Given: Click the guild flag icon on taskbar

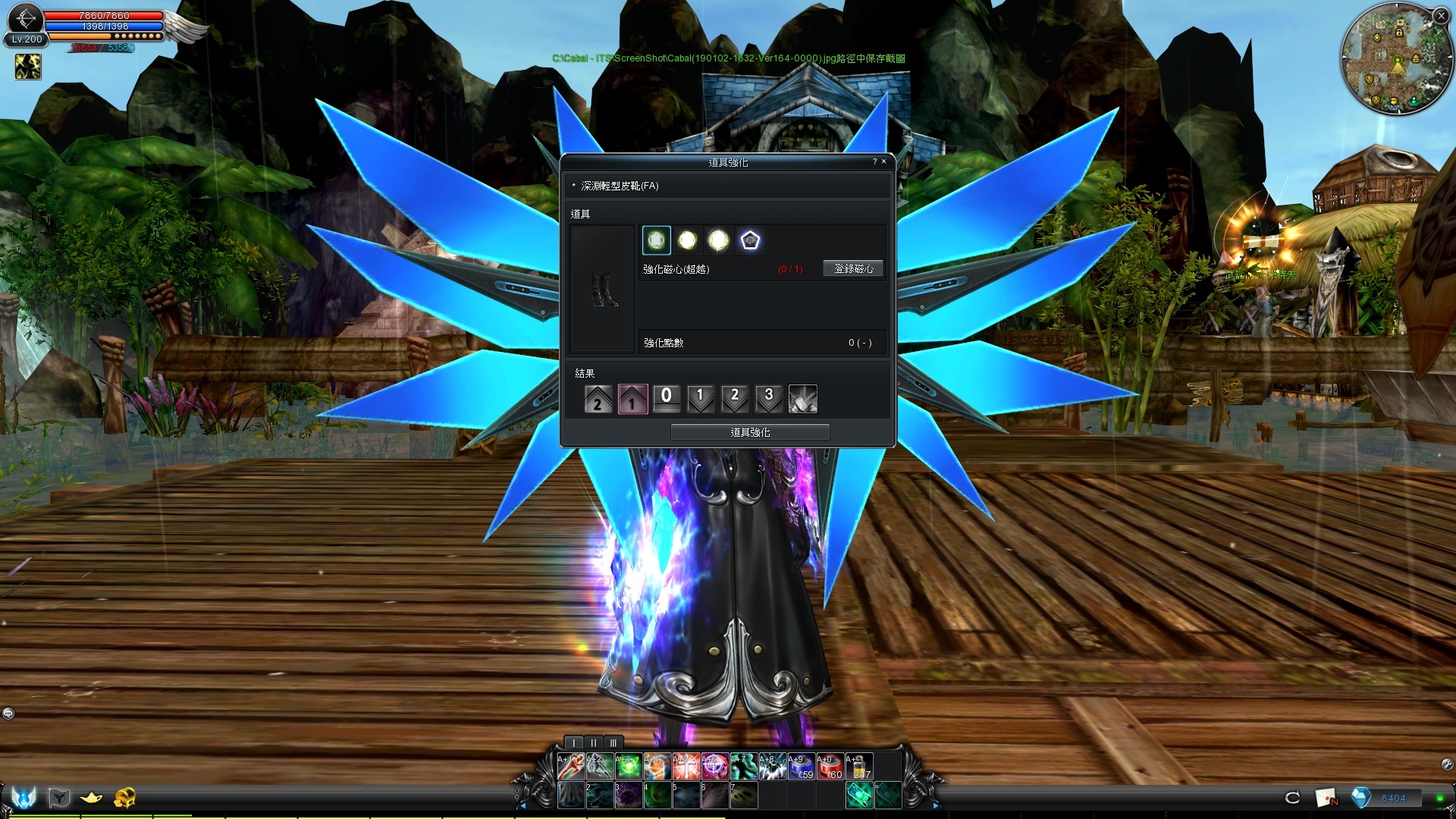Looking at the screenshot, I should [x=59, y=798].
